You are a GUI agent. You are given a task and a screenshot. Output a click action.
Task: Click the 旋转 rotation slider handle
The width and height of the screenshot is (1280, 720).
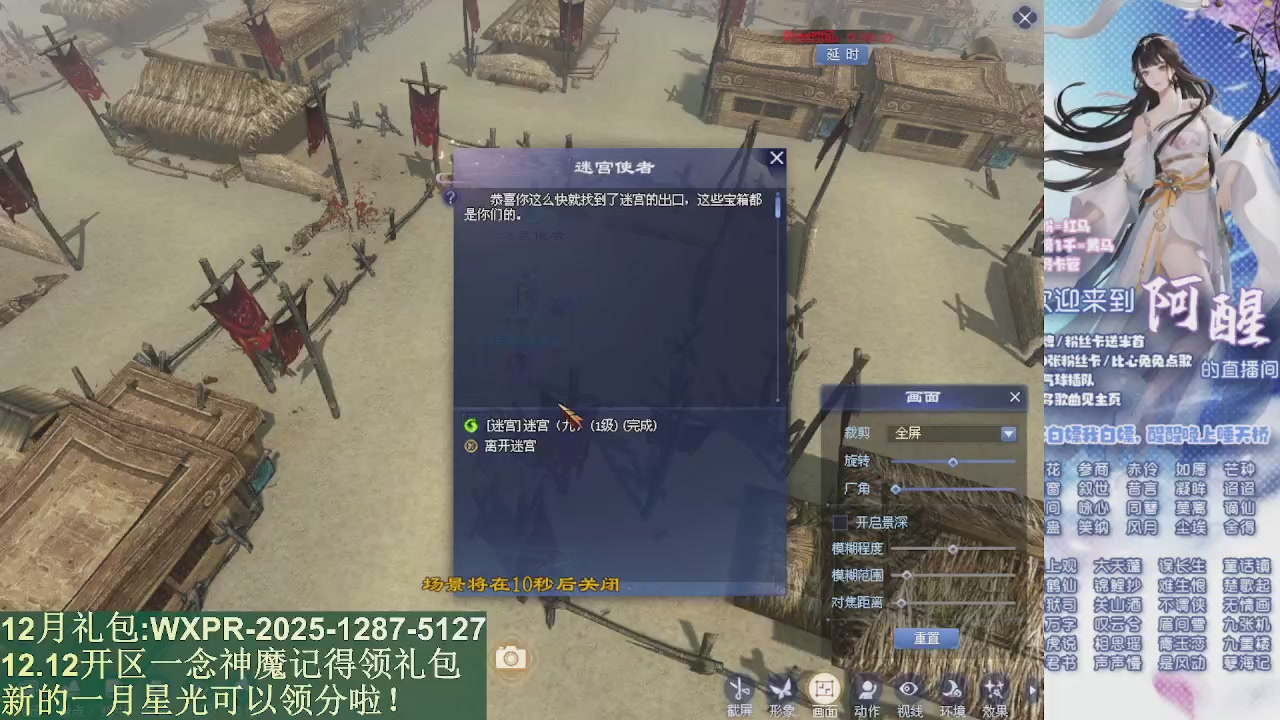pos(953,461)
